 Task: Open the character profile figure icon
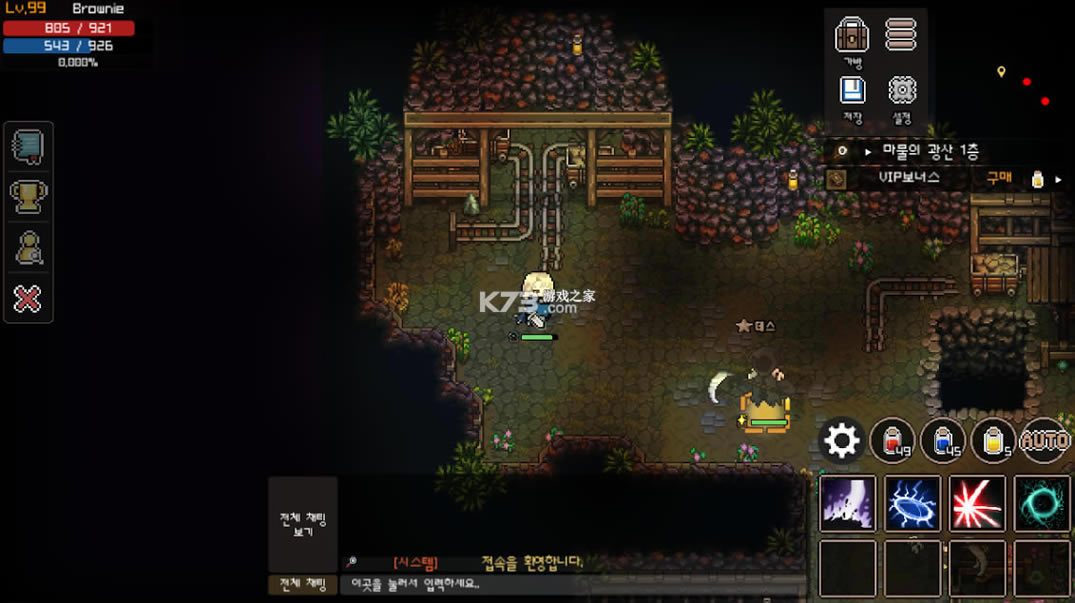(x=28, y=247)
